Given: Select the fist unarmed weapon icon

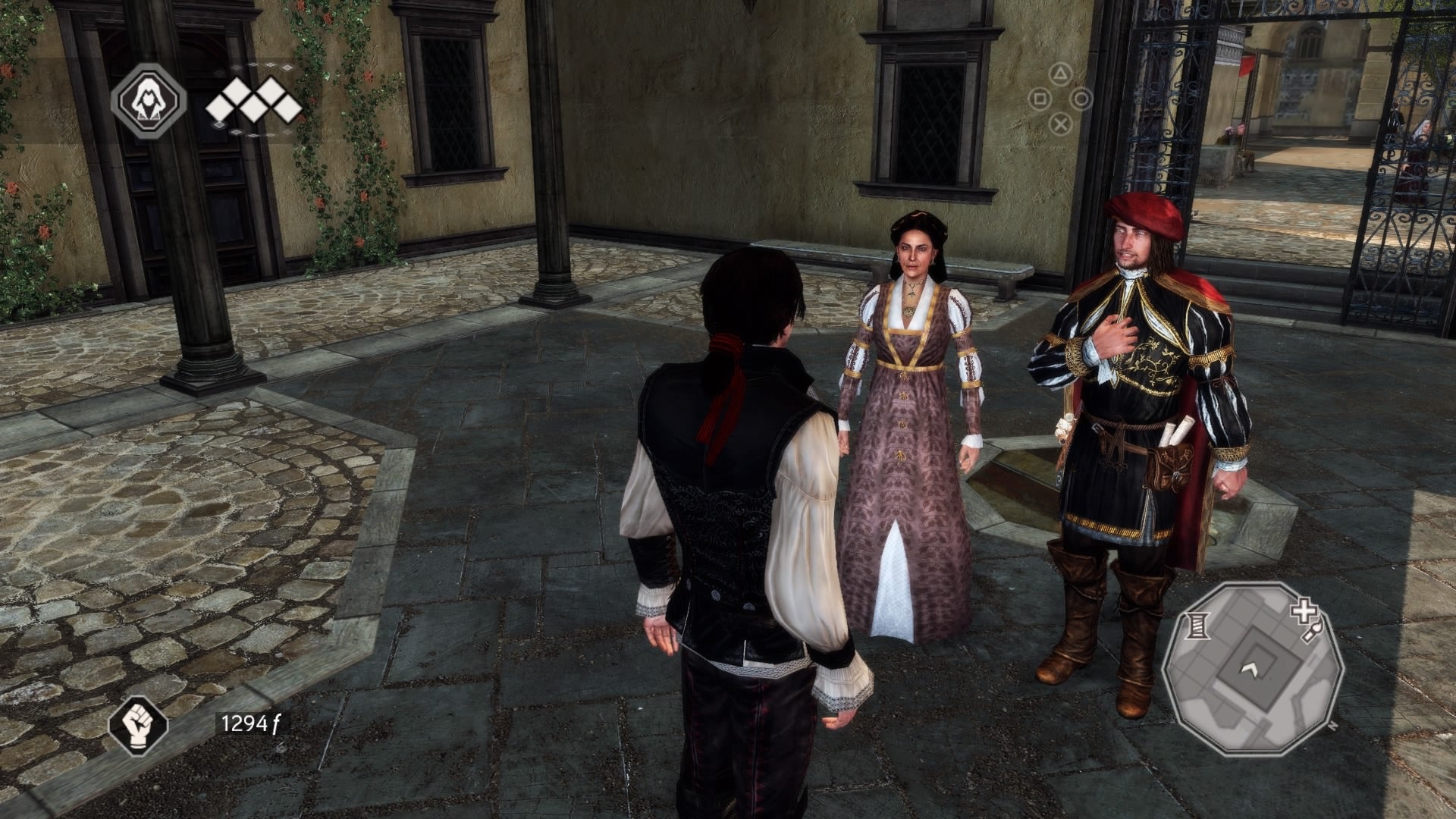Looking at the screenshot, I should (x=138, y=724).
